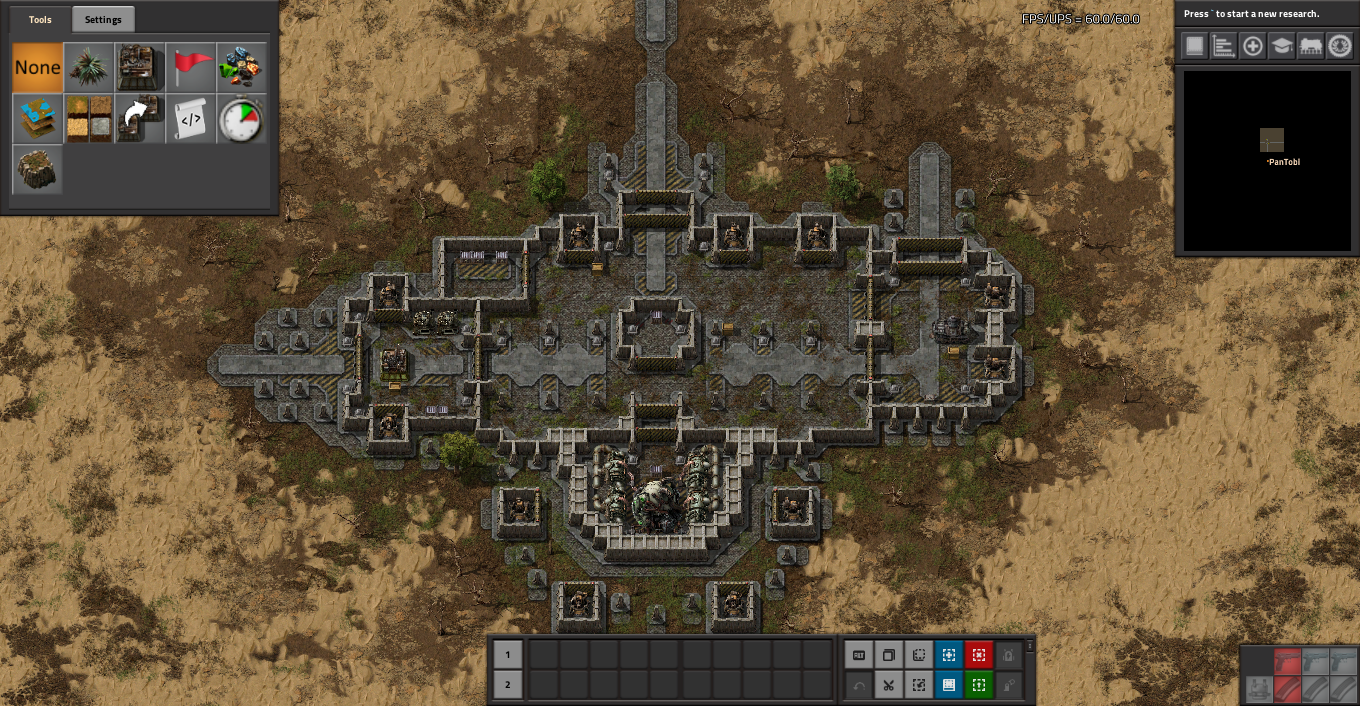This screenshot has height=706, width=1360.
Task: Select the None tool
Action: coord(38,68)
